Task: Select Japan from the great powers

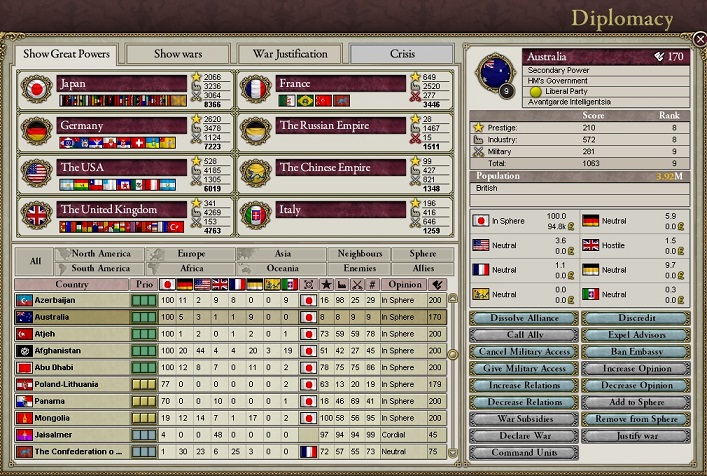Action: (x=122, y=84)
